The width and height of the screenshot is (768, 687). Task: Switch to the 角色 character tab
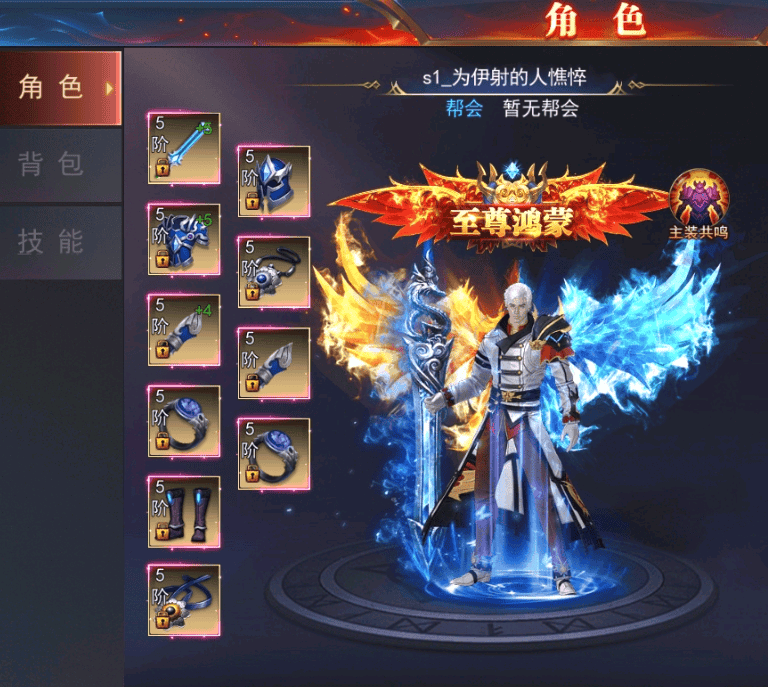click(60, 88)
